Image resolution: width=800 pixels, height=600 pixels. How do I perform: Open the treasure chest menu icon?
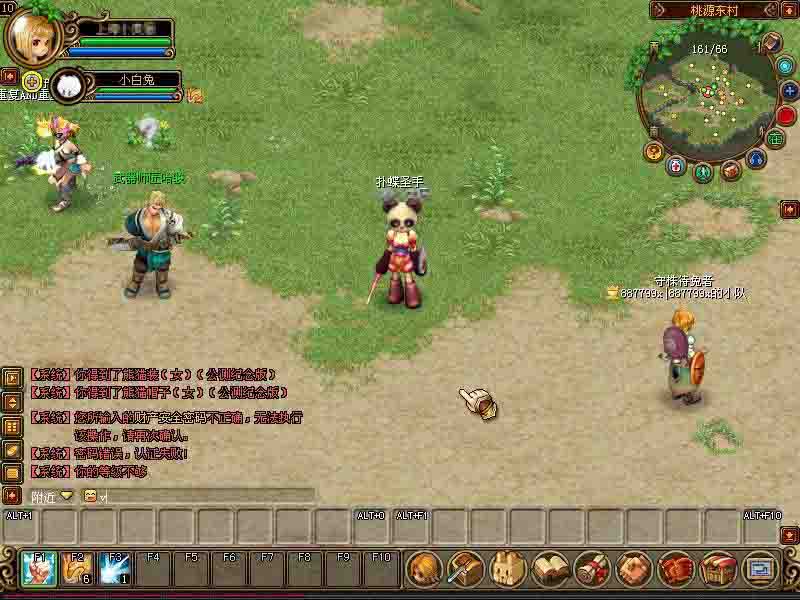coord(718,570)
